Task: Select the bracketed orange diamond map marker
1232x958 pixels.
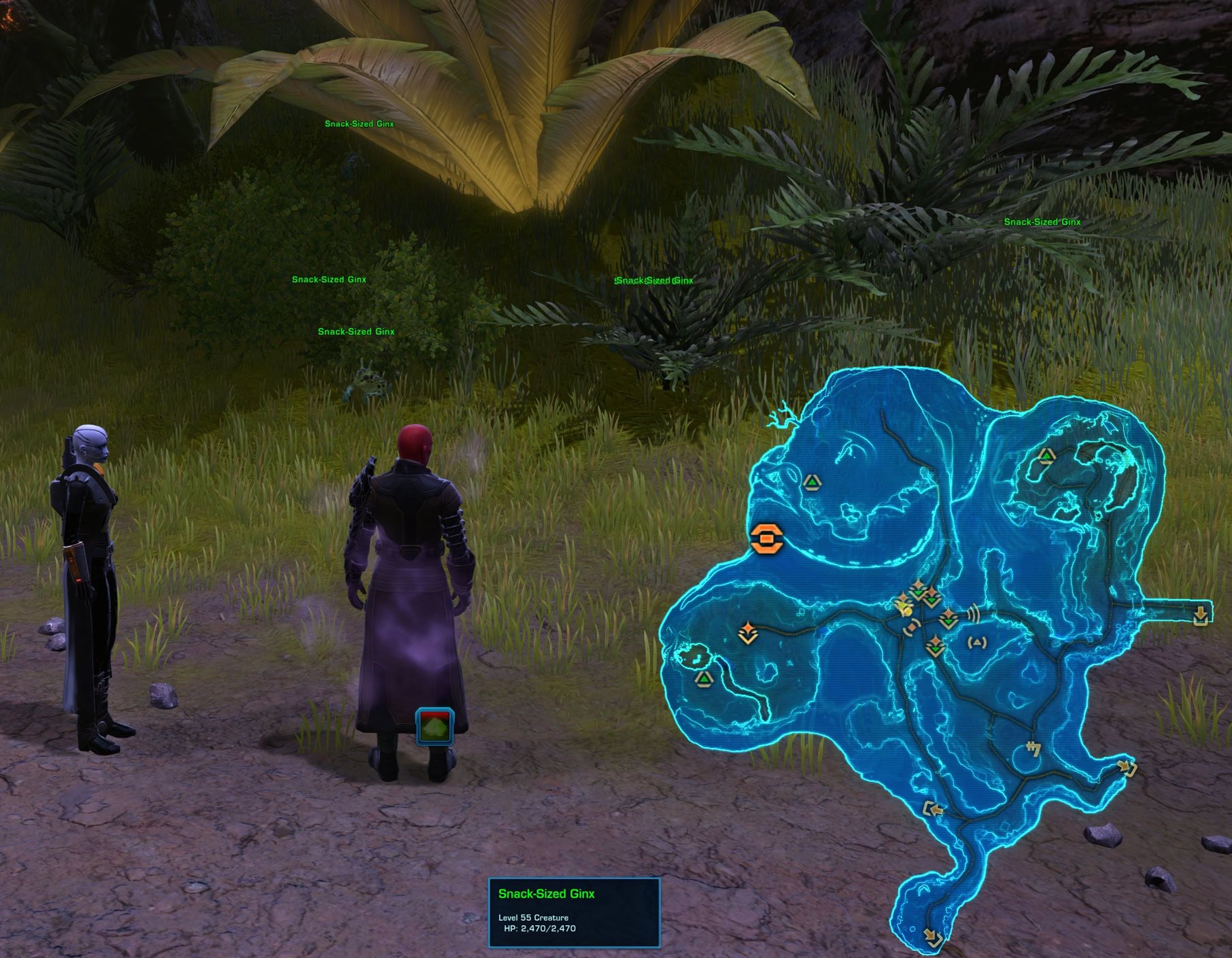Action: coord(912,626)
